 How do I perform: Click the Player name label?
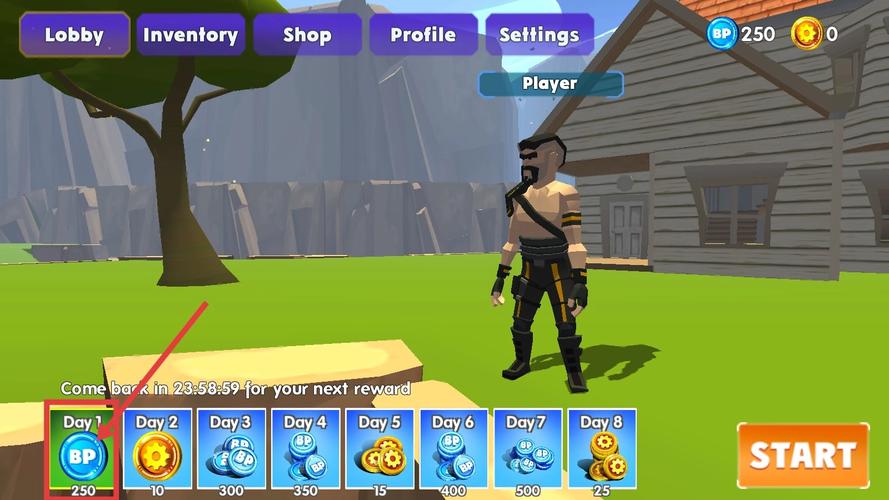550,83
